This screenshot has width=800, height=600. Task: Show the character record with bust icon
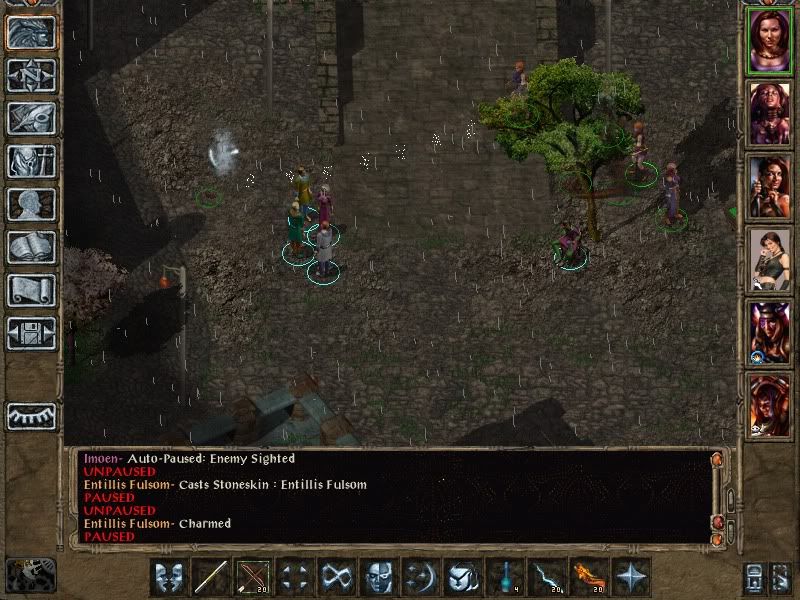point(31,204)
